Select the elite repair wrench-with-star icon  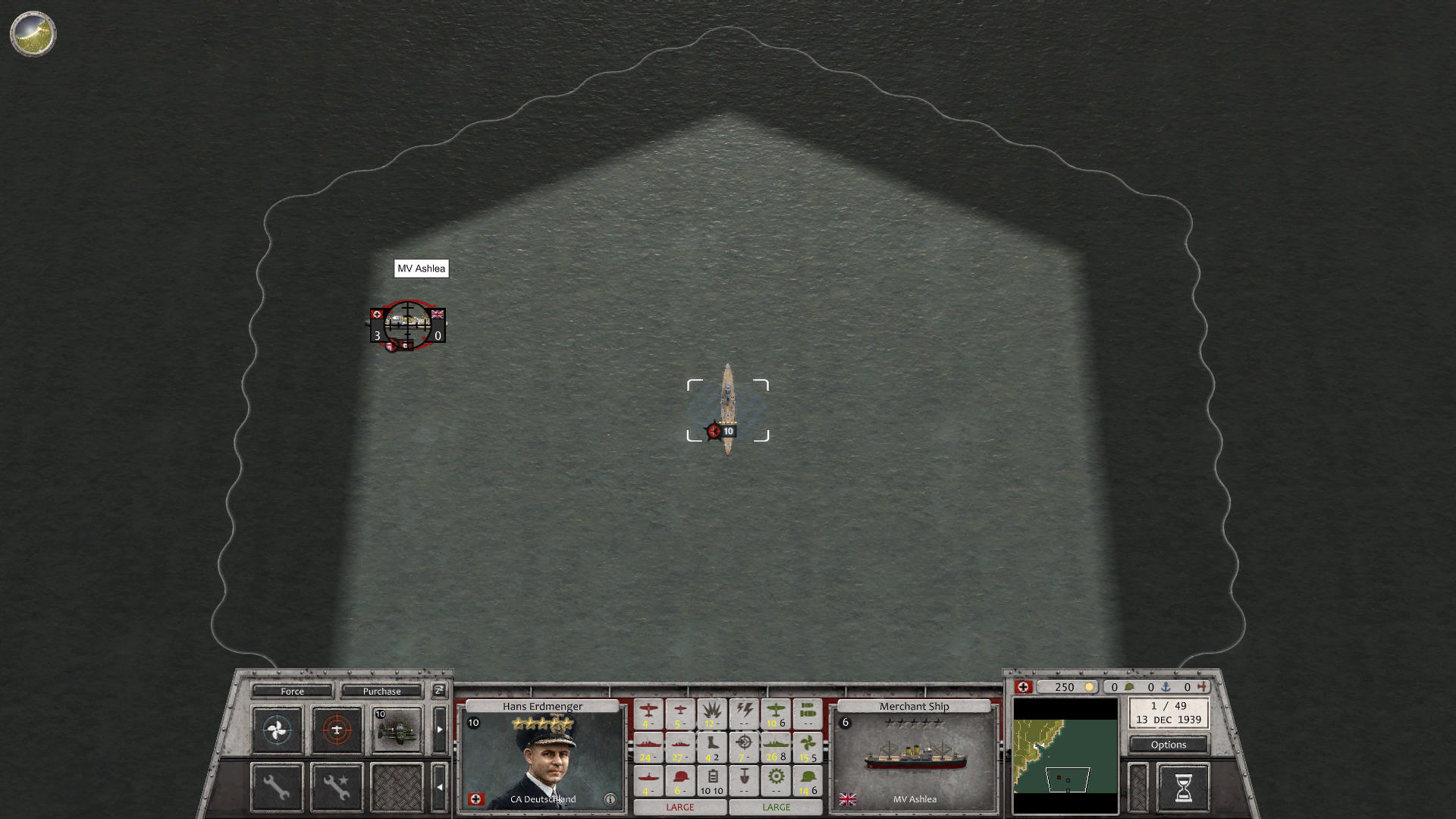coord(337,786)
